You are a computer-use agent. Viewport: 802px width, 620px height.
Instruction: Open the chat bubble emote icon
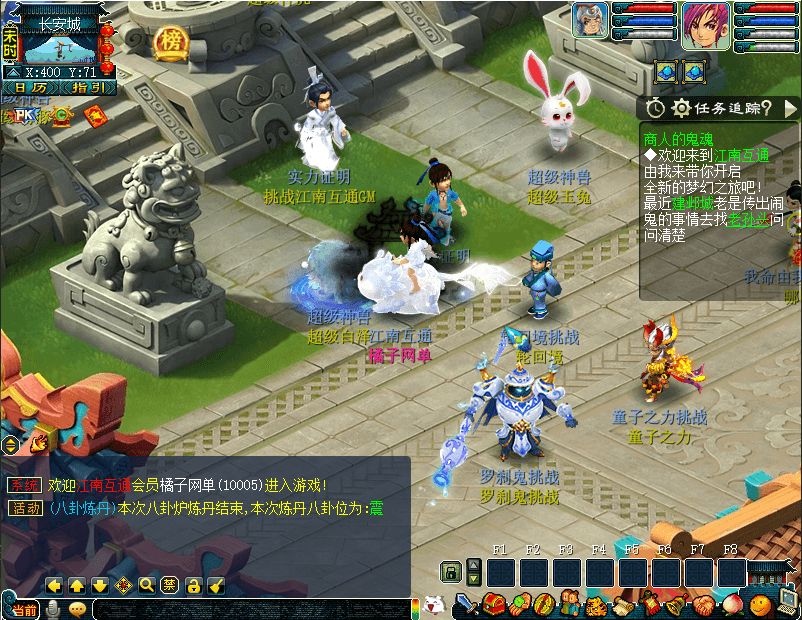pyautogui.click(x=77, y=609)
